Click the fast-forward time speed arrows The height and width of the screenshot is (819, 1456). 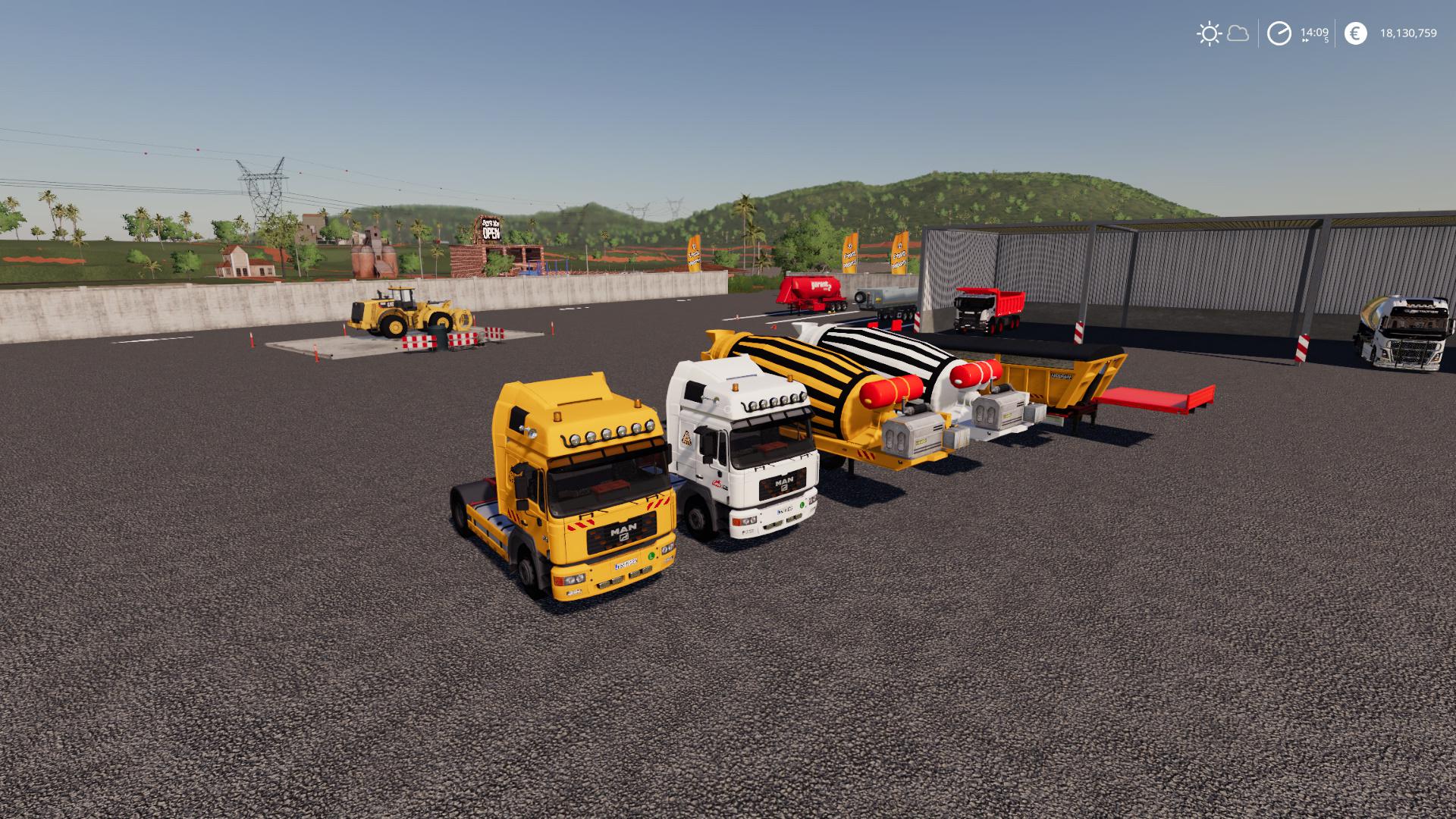(1305, 40)
